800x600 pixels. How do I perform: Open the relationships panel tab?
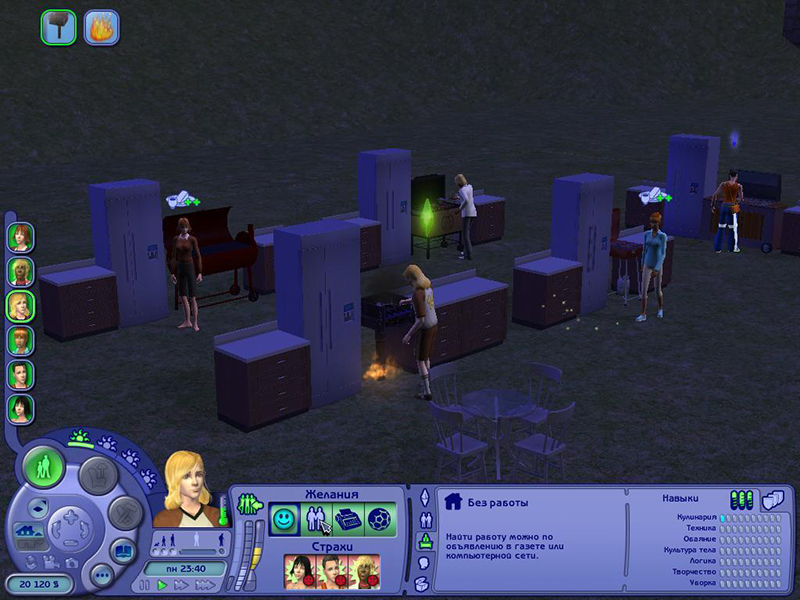point(423,518)
